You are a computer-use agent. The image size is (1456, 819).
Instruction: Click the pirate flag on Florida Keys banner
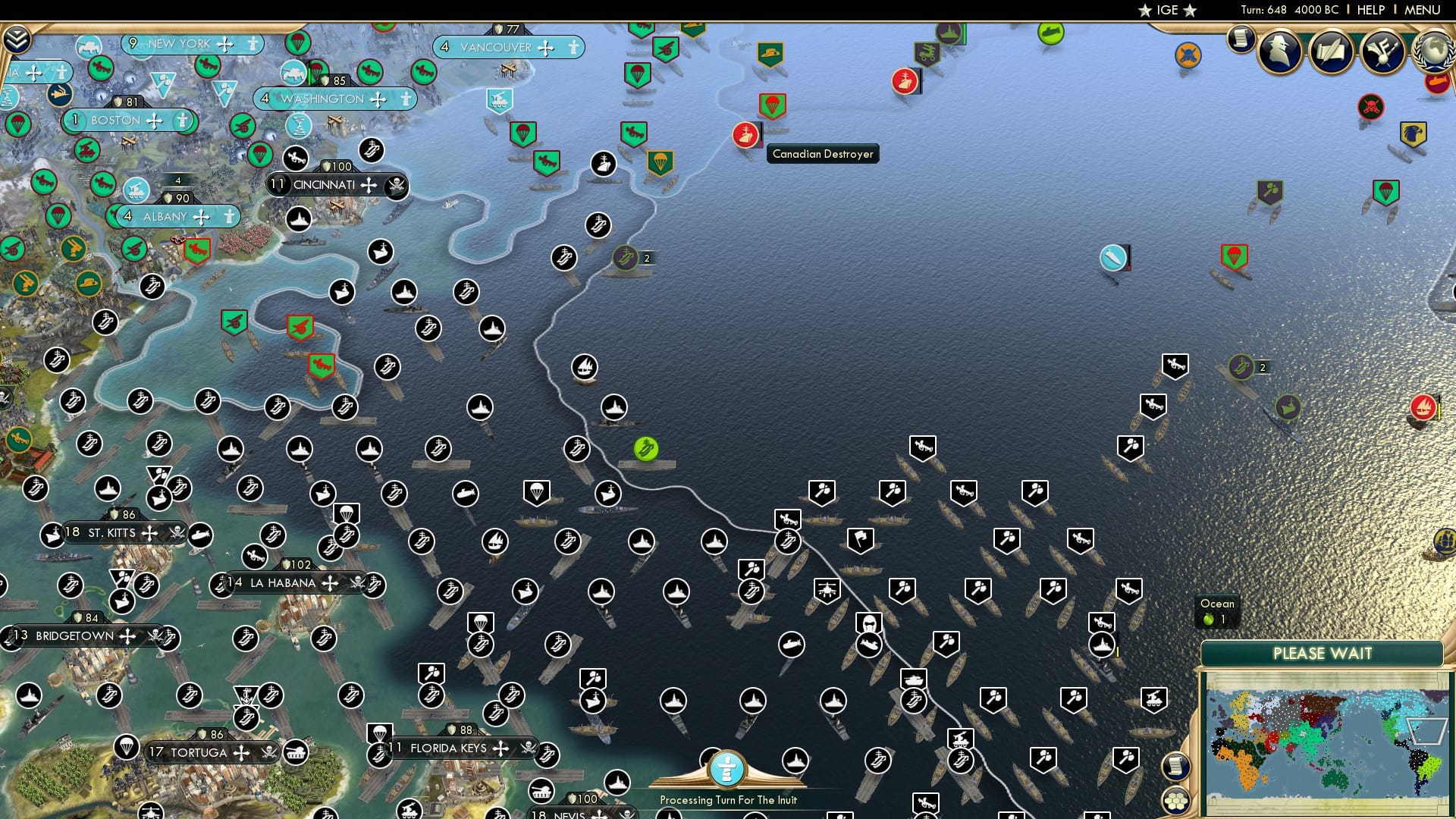(x=525, y=748)
